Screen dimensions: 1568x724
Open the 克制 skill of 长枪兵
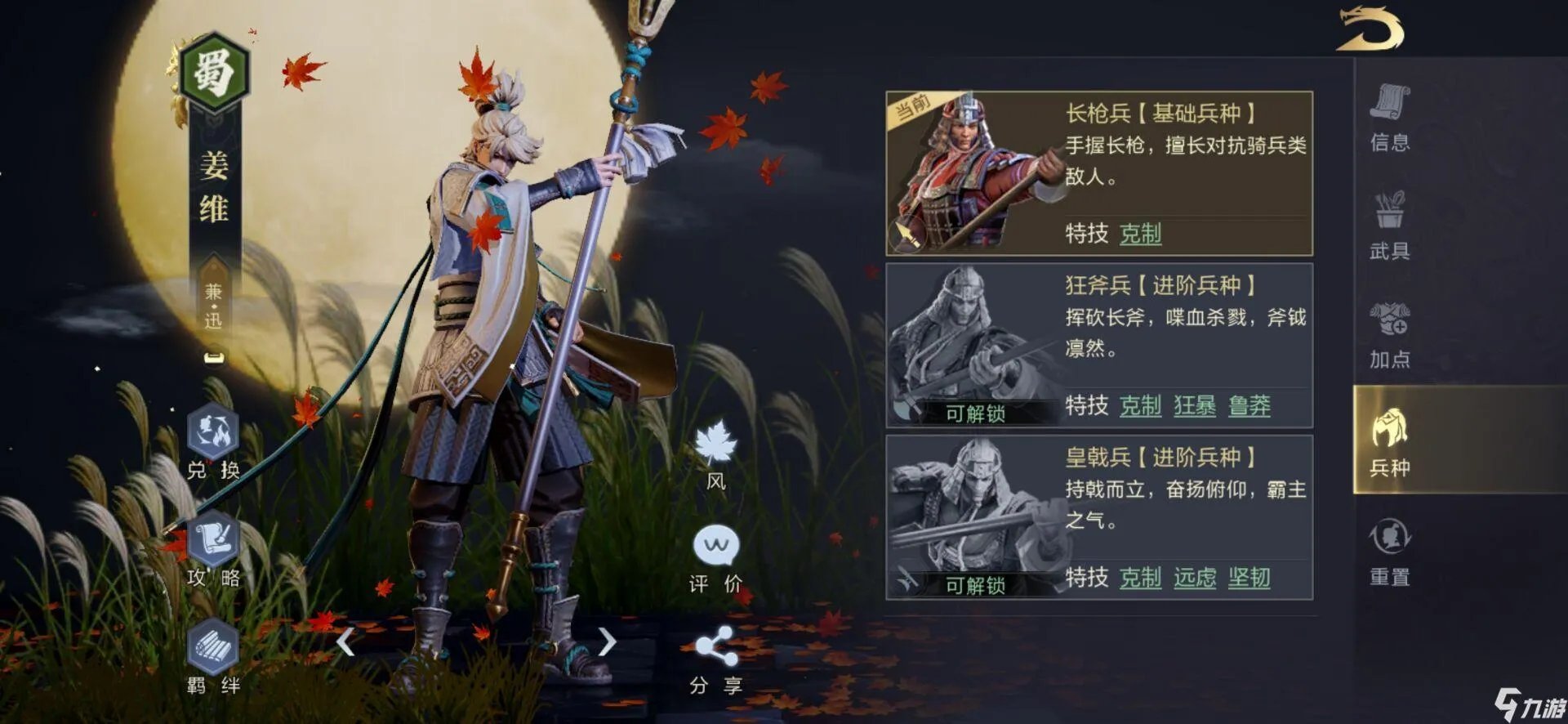(x=1143, y=235)
